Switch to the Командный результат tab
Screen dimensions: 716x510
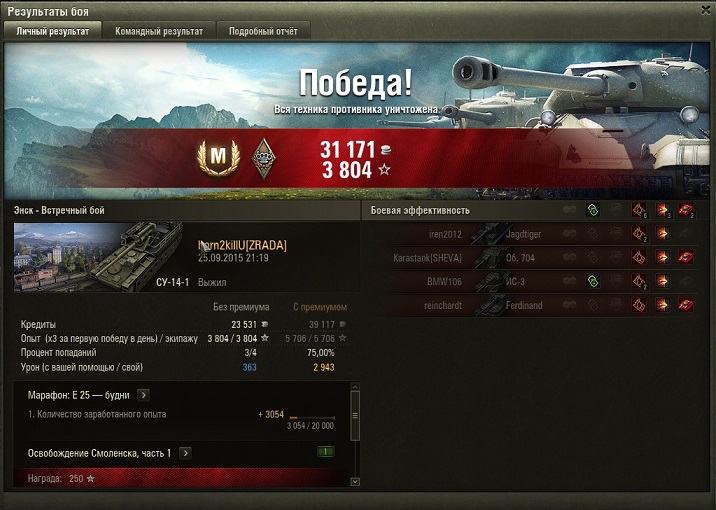pyautogui.click(x=159, y=31)
